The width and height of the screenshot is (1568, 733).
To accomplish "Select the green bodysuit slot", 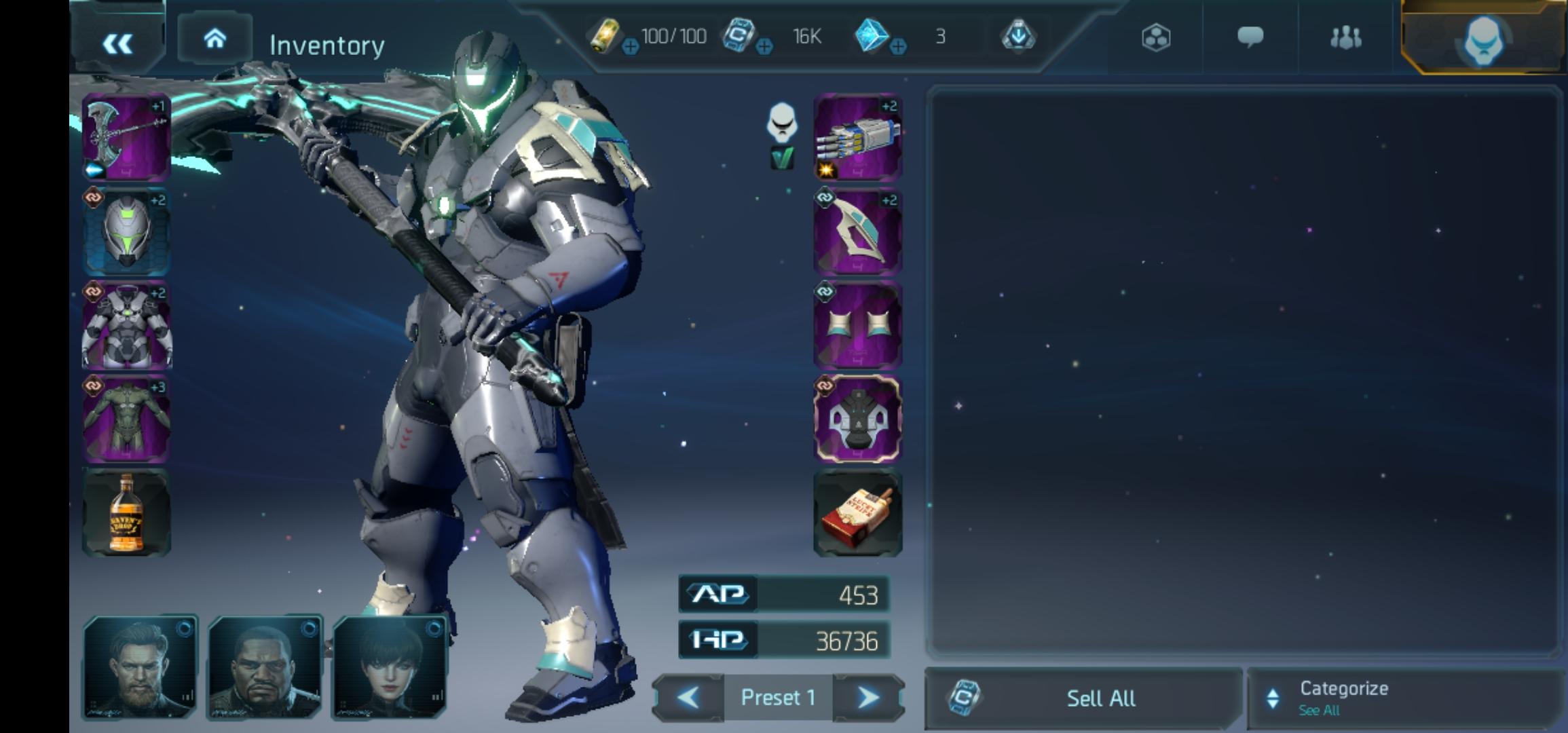I will point(126,419).
